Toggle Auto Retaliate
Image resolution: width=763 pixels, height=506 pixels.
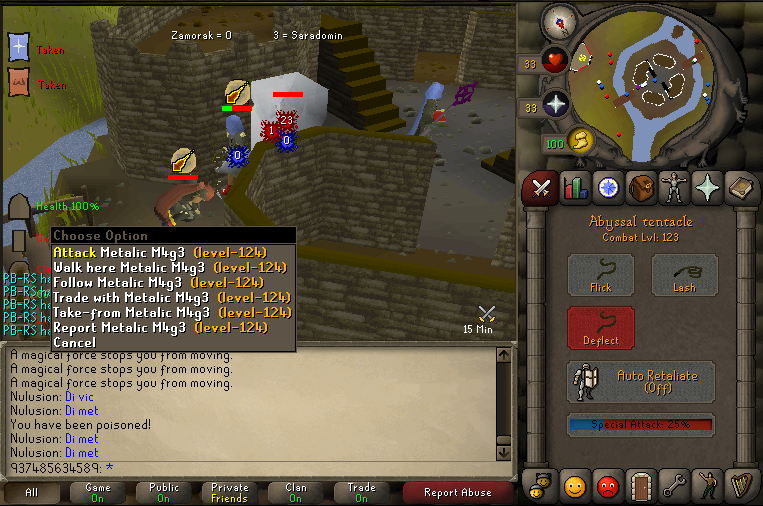pyautogui.click(x=641, y=381)
